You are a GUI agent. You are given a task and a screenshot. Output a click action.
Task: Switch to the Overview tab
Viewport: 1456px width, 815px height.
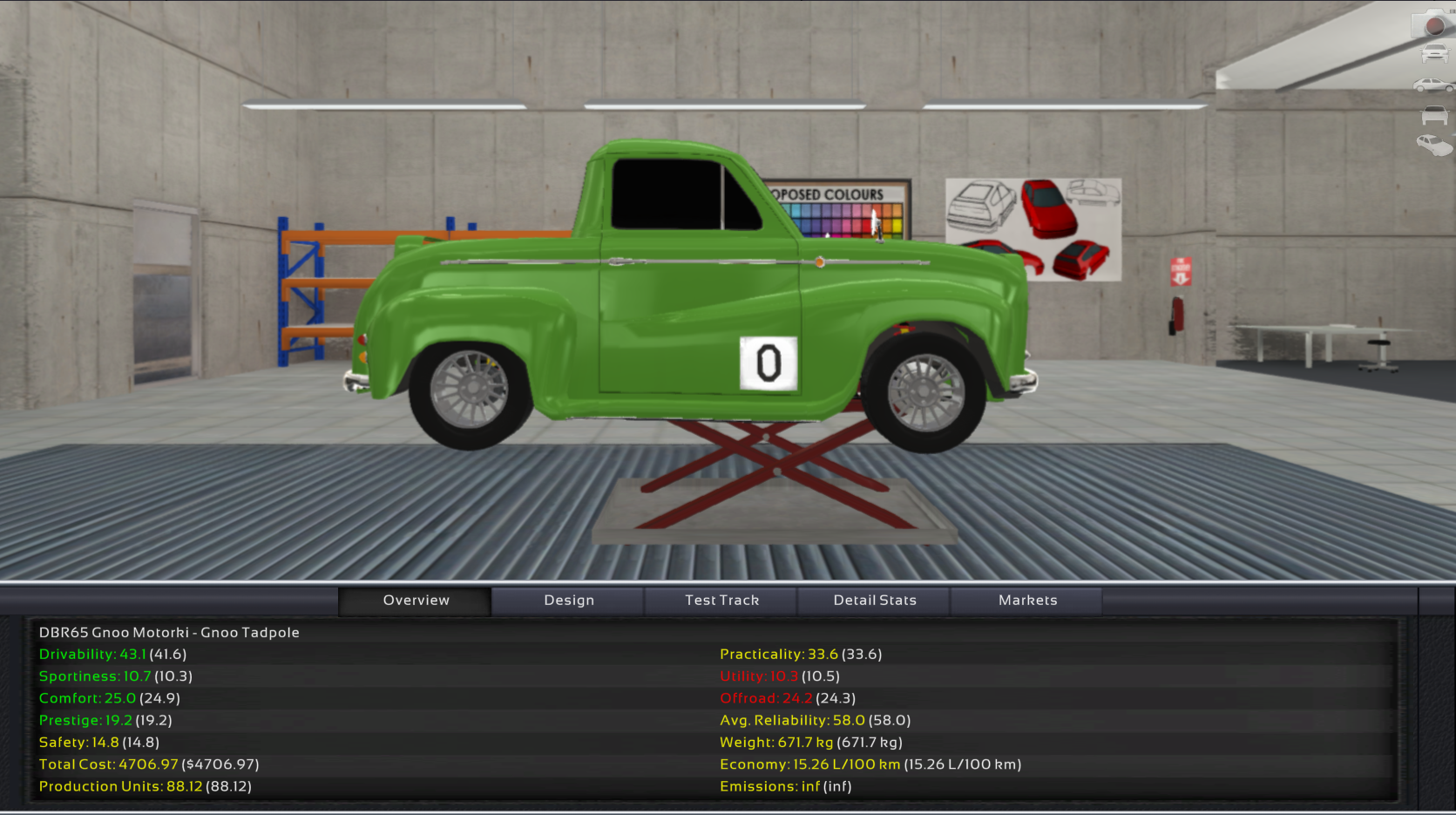click(x=416, y=601)
